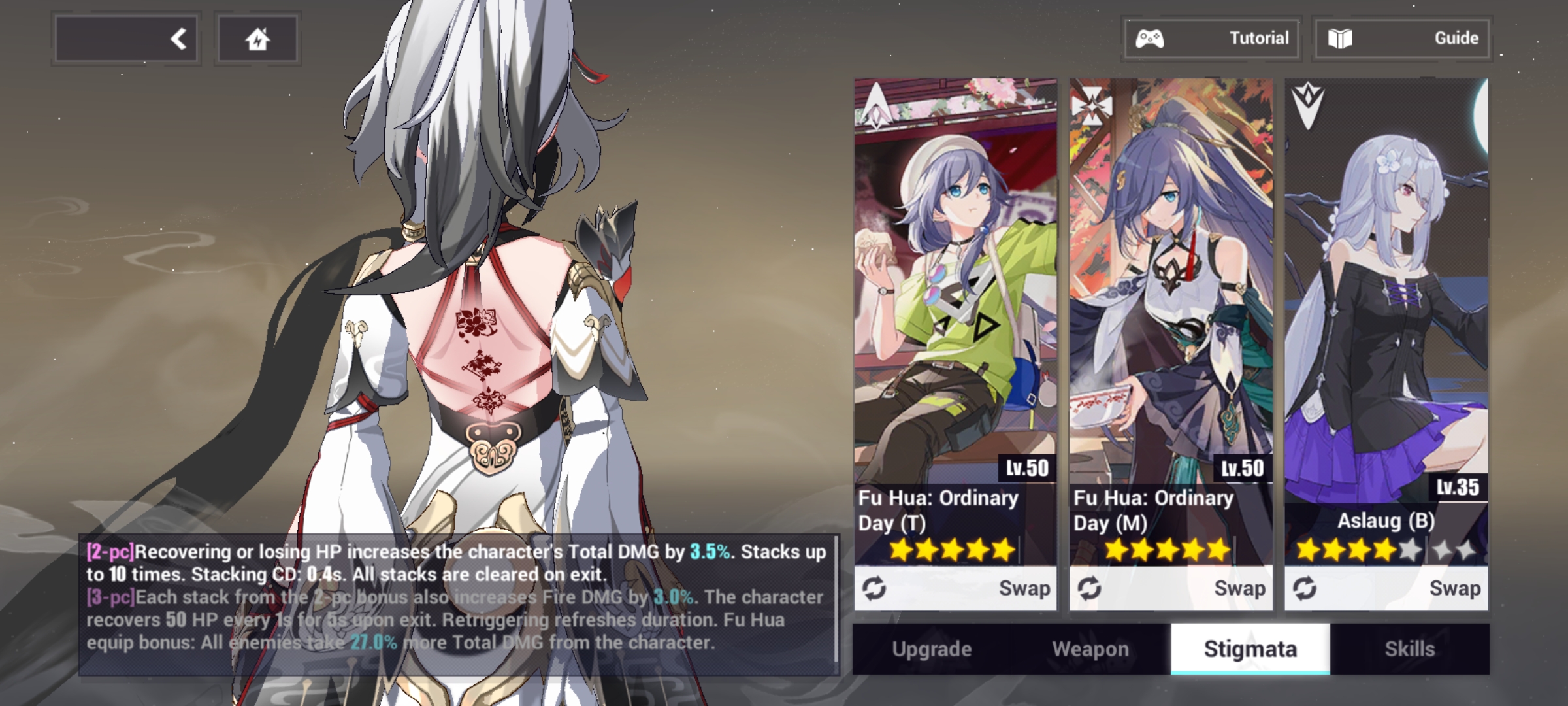Click the refresh icon on Aslaug (B) card

point(1307,588)
